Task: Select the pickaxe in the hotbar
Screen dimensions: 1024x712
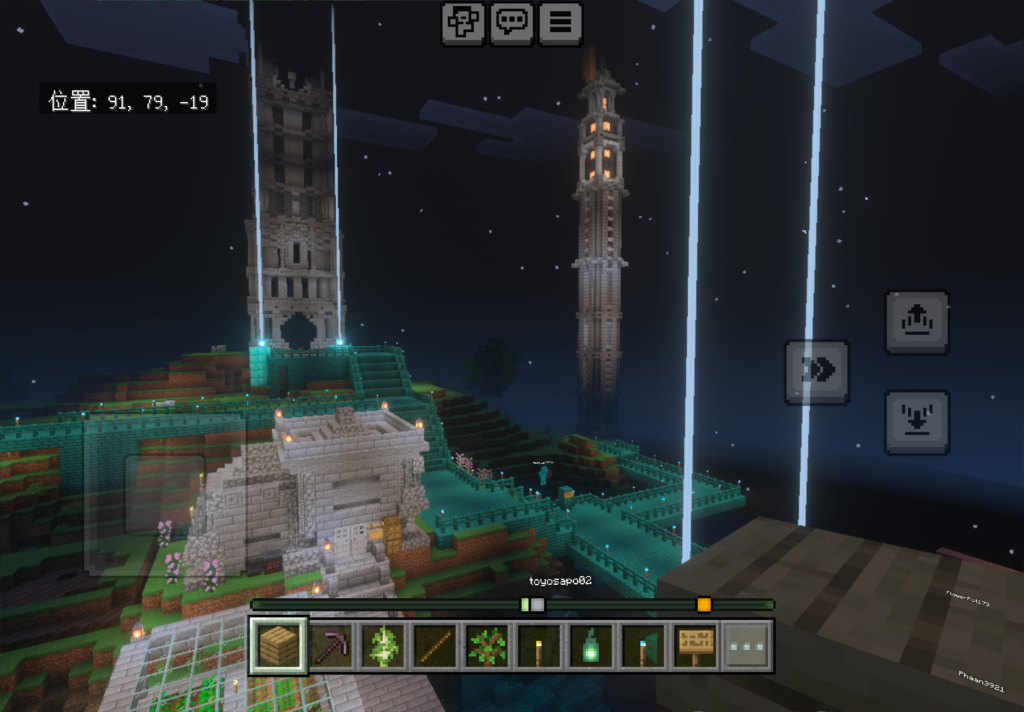Action: [x=330, y=646]
